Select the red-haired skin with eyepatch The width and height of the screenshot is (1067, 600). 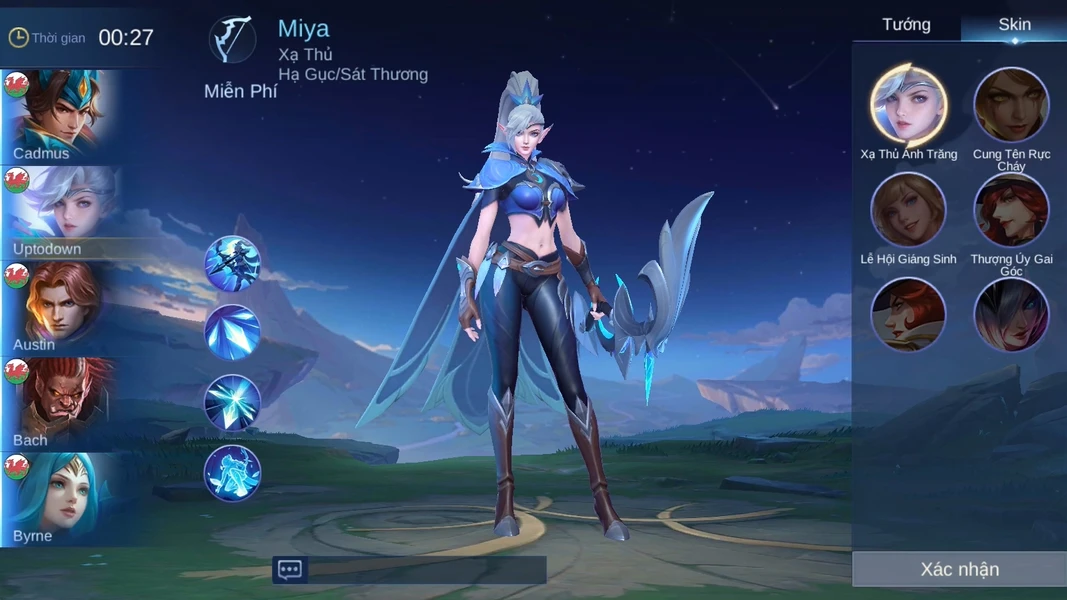point(908,315)
